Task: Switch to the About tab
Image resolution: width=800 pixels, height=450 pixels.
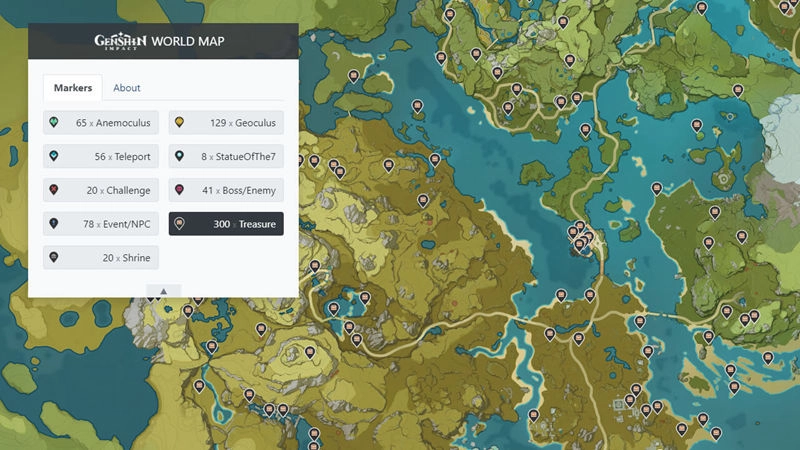Action: click(127, 88)
